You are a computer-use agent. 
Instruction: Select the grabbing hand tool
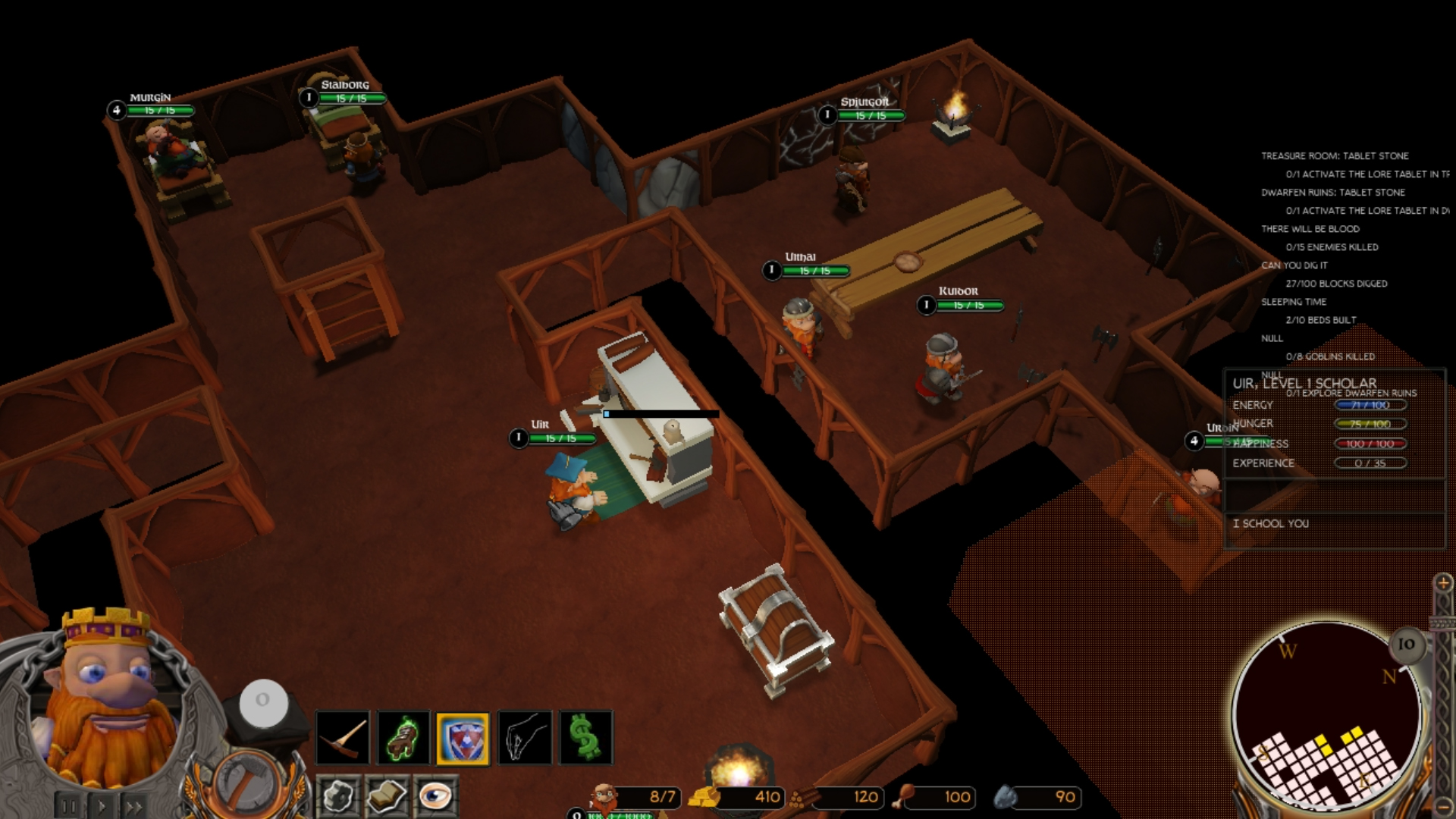[525, 737]
